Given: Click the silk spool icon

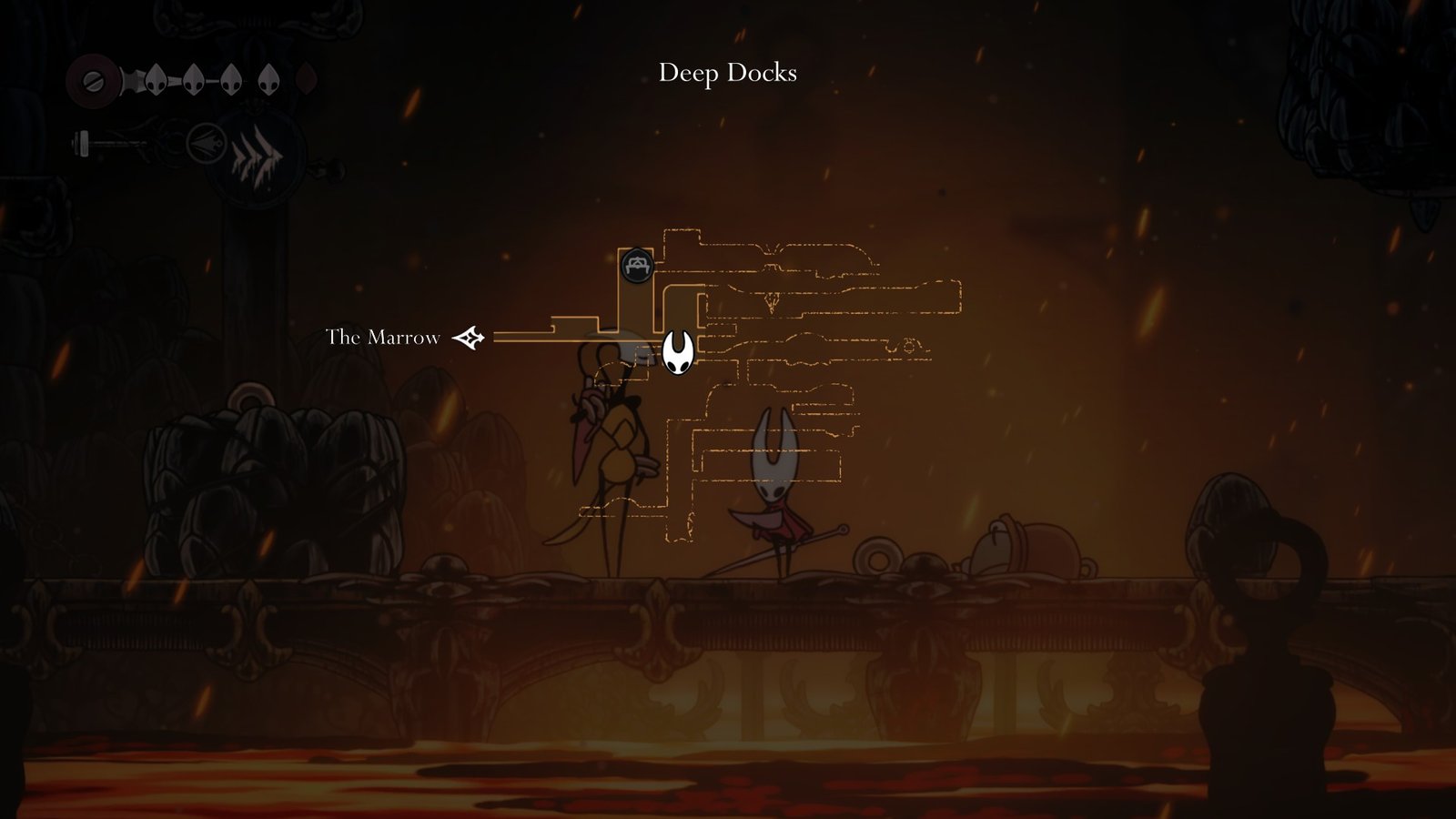Looking at the screenshot, I should pyautogui.click(x=93, y=80).
